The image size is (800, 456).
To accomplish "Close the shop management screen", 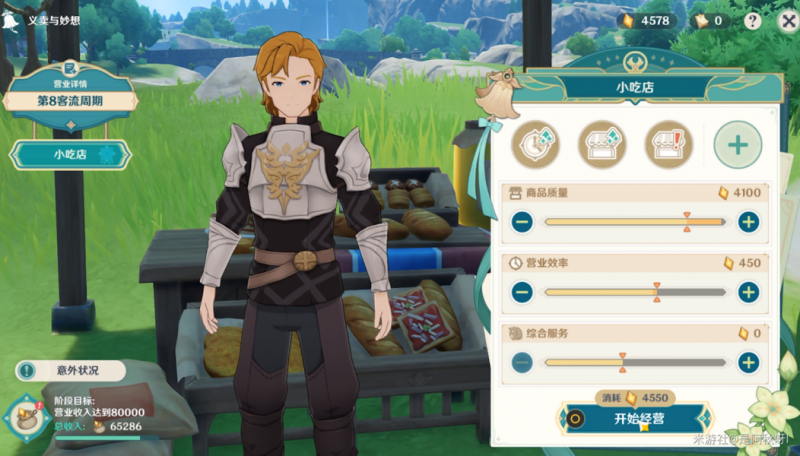I will coord(786,20).
